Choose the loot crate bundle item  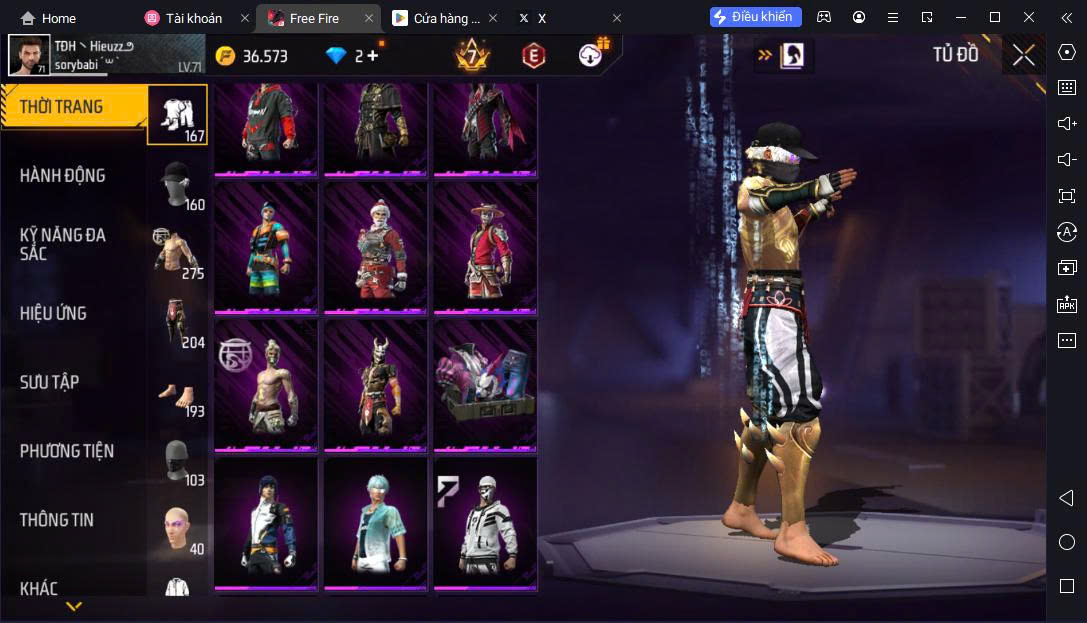[x=485, y=385]
